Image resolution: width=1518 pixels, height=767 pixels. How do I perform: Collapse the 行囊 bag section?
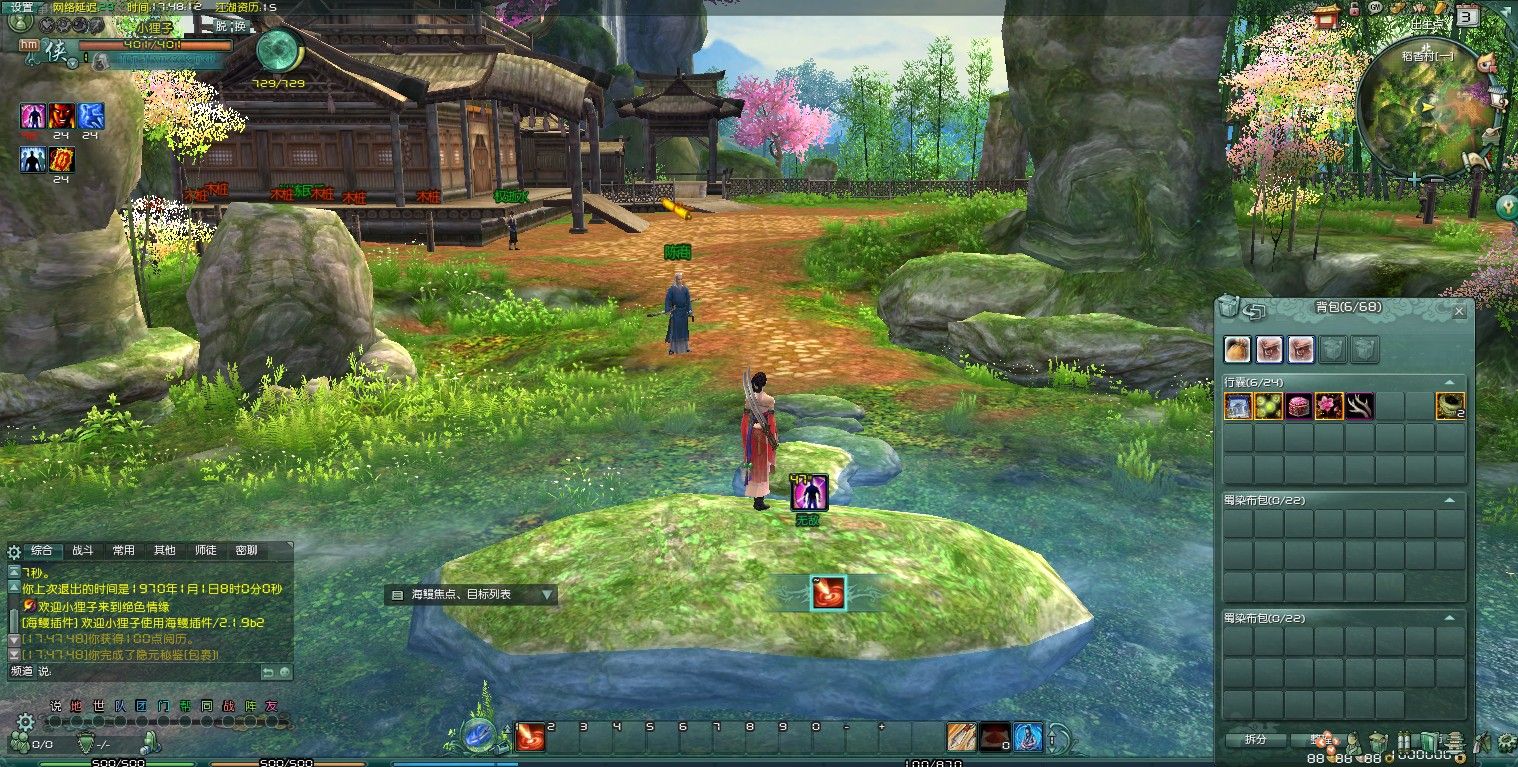point(1448,382)
